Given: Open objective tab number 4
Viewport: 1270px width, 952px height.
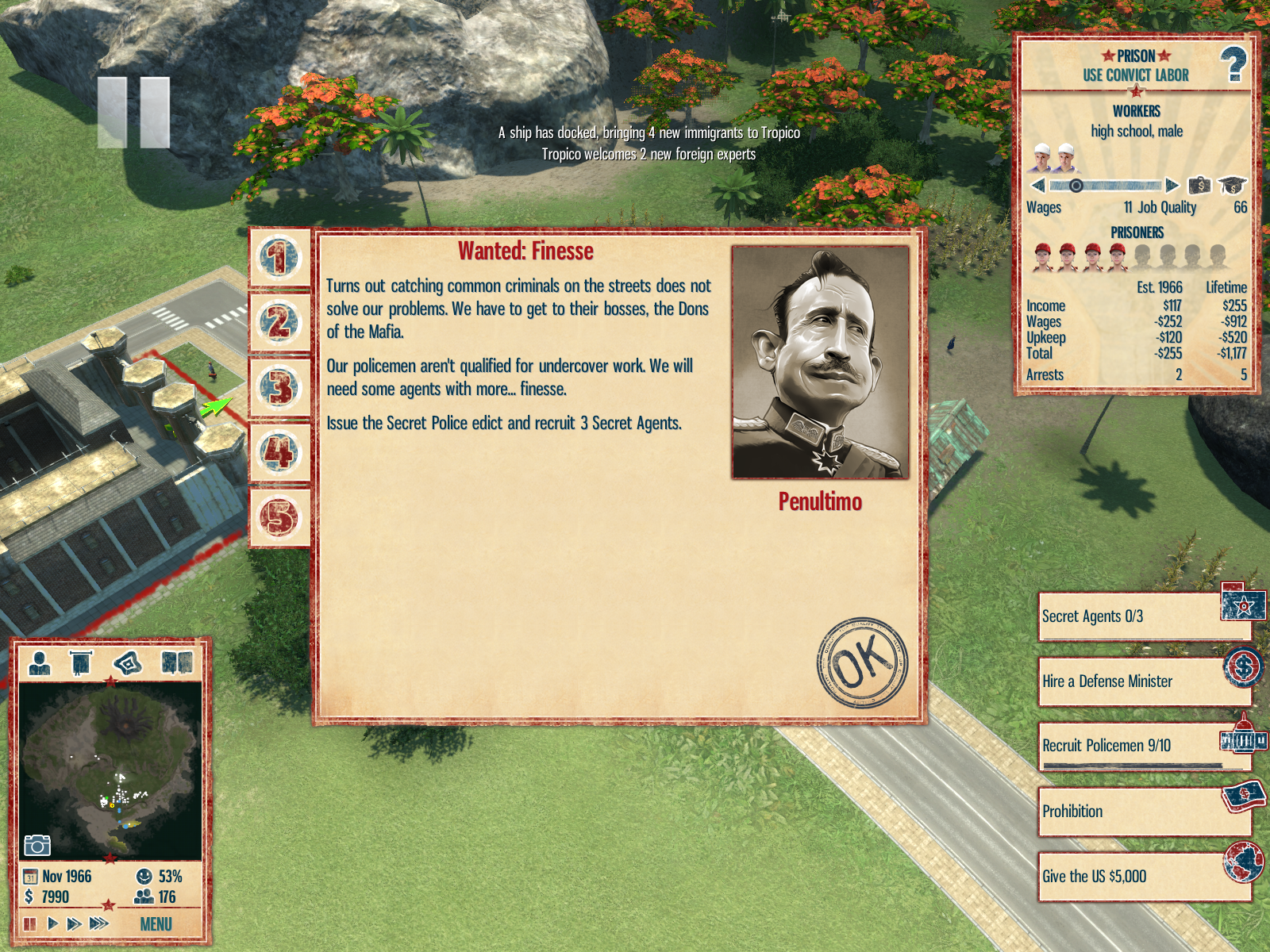Looking at the screenshot, I should [x=278, y=453].
